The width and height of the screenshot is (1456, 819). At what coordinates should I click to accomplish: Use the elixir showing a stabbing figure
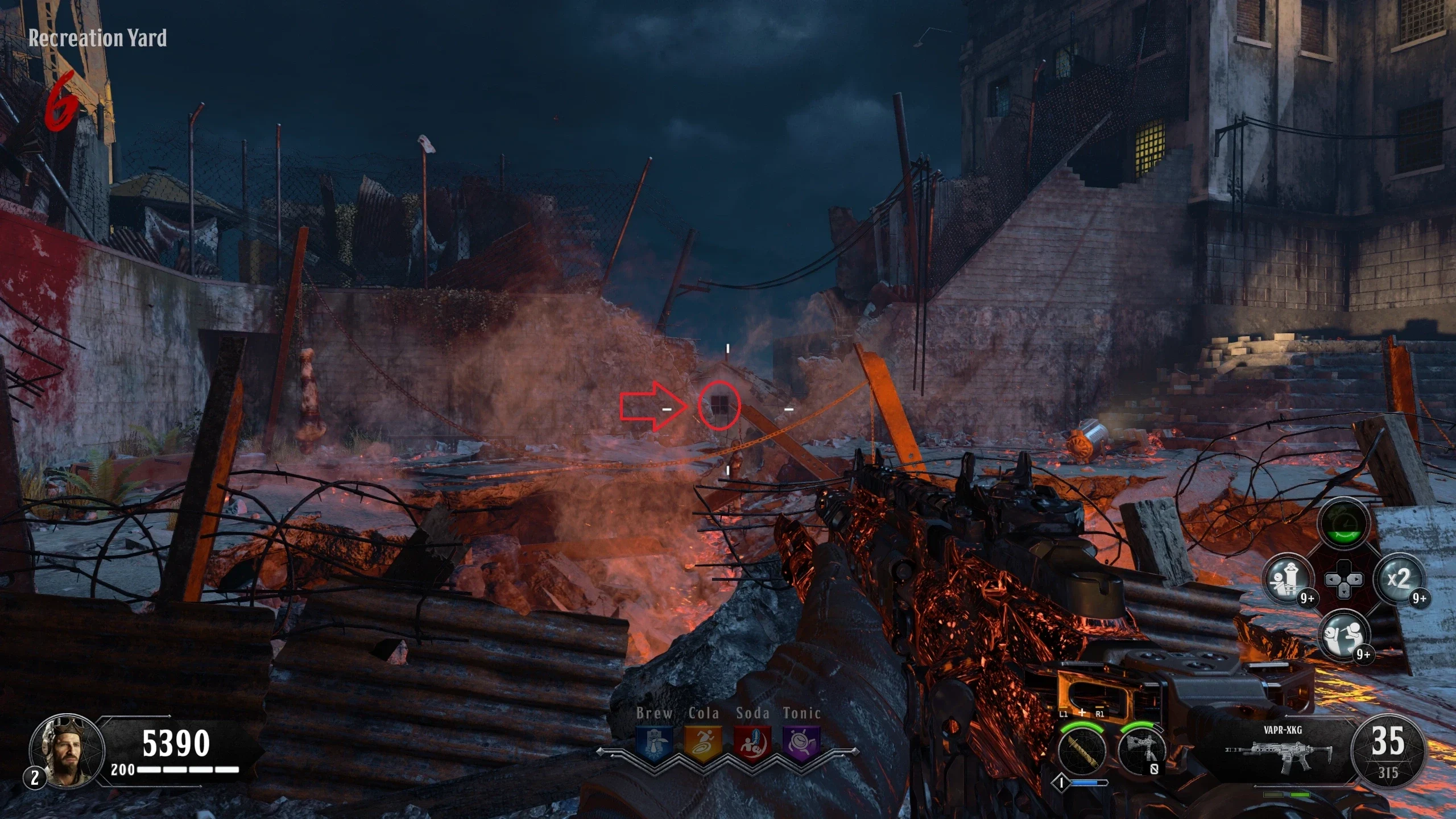coord(1345,633)
